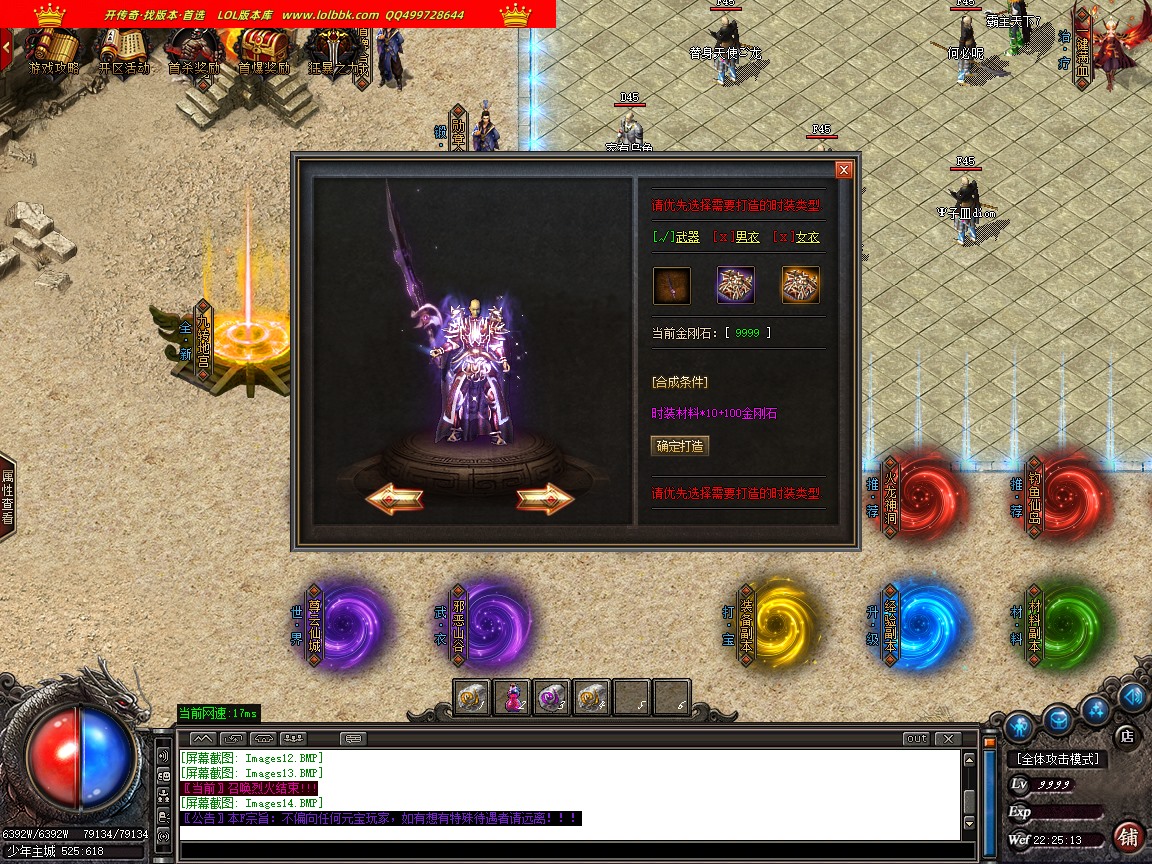Open the 游戏攻略 game guide icon
This screenshot has height=864, width=1152.
coord(54,50)
